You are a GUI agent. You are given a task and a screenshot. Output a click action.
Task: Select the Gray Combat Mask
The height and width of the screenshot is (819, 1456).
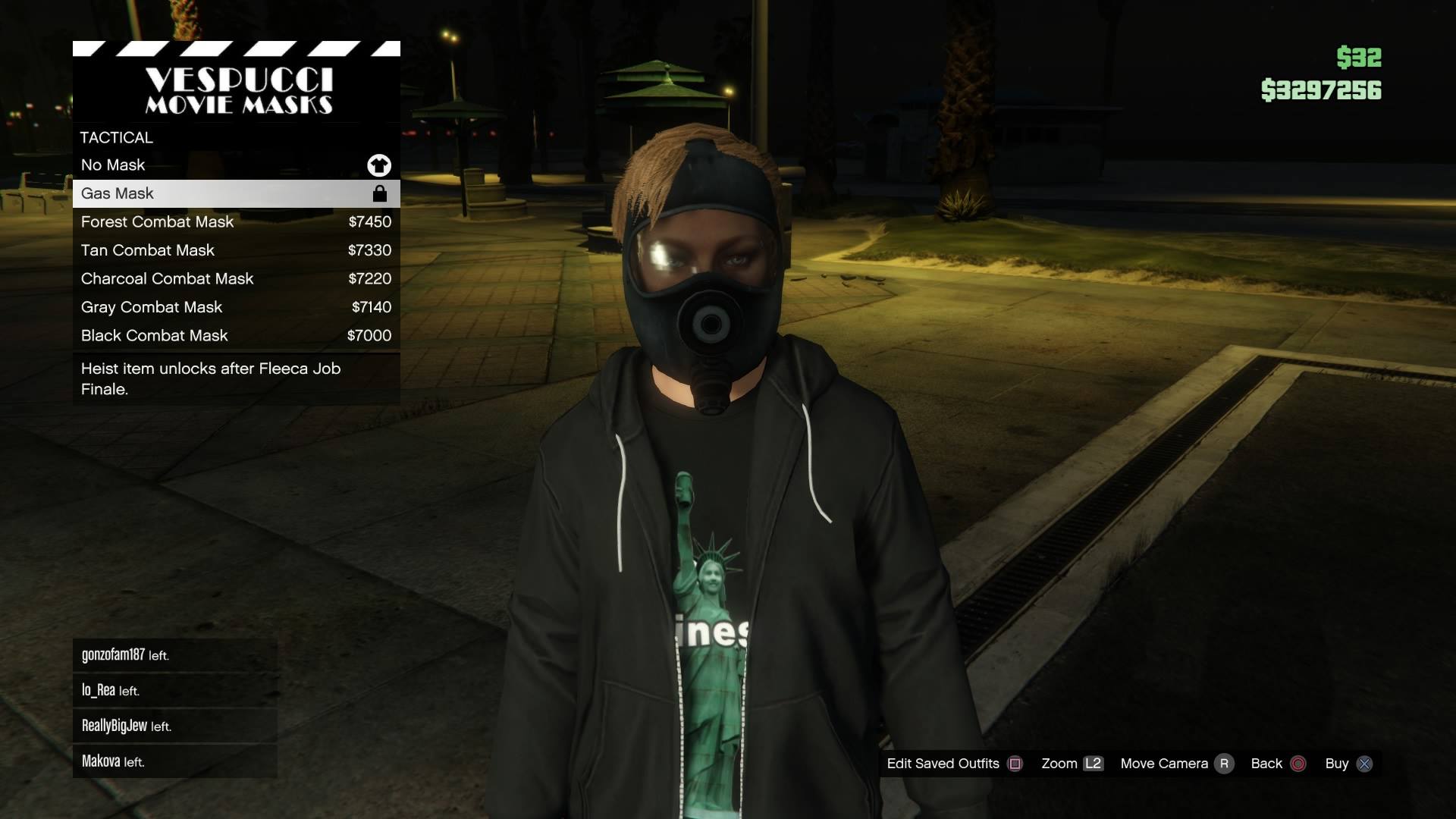click(x=236, y=307)
